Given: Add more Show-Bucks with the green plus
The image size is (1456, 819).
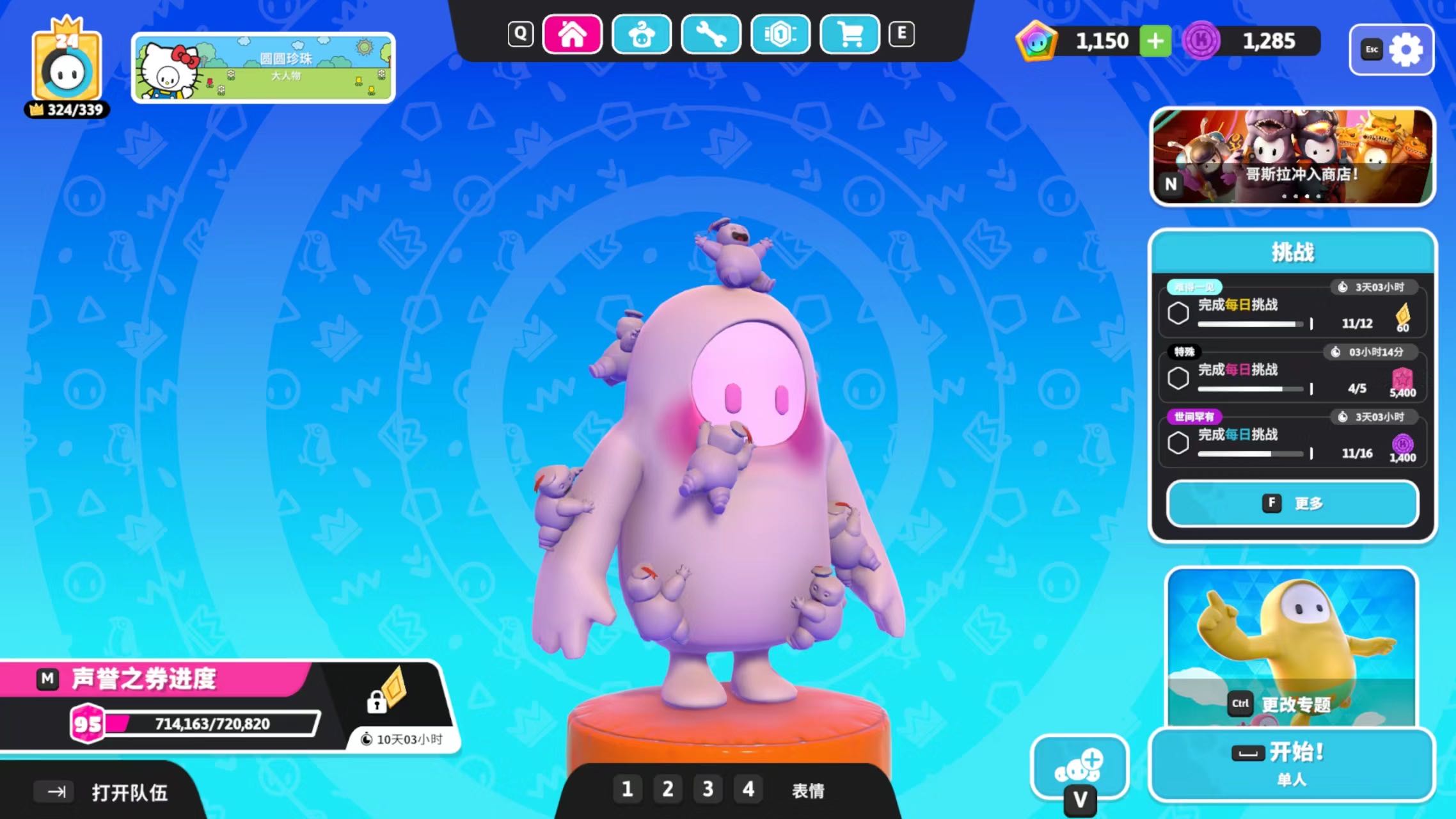Looking at the screenshot, I should click(x=1155, y=42).
